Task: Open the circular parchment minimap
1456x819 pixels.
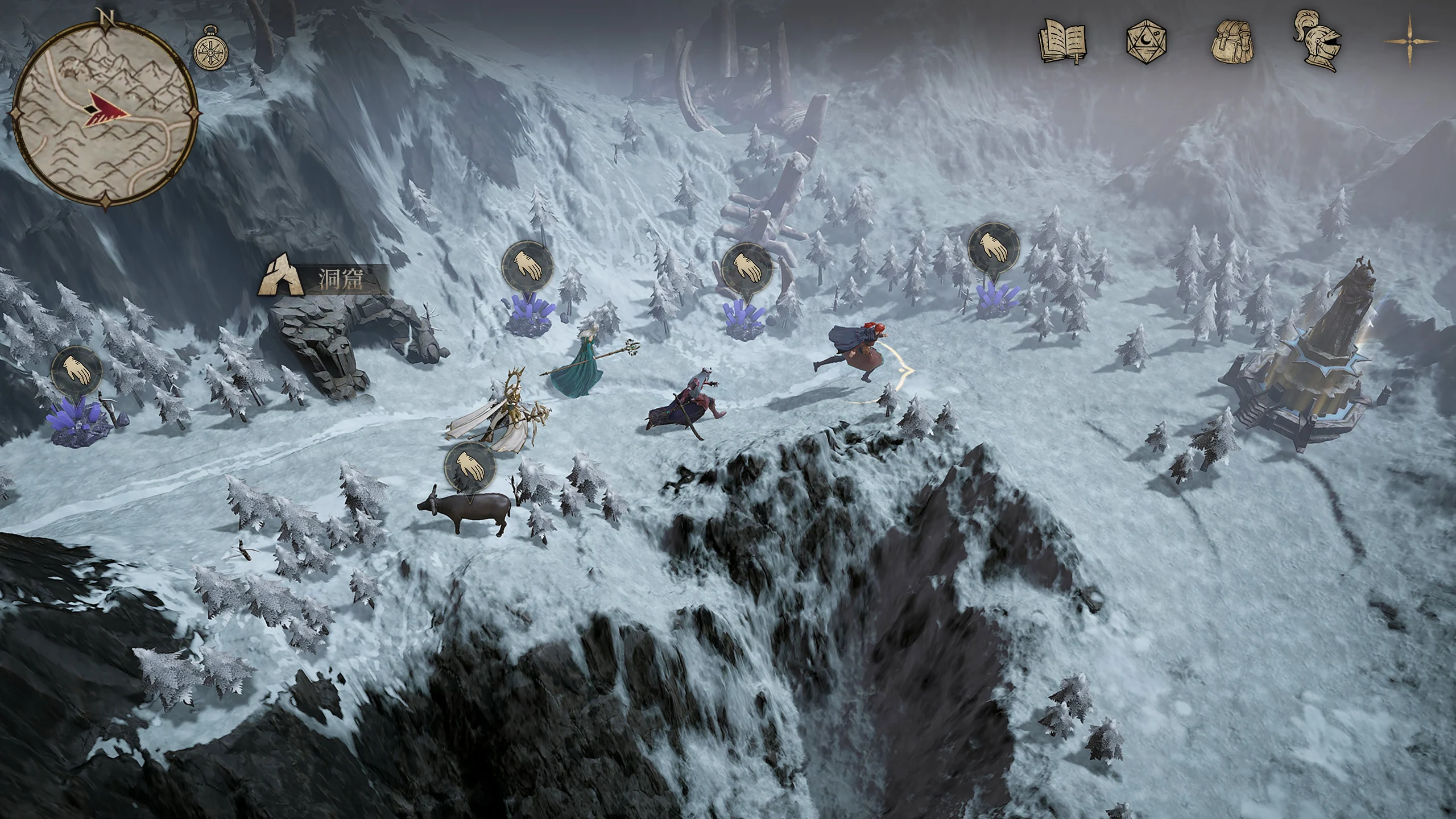Action: pyautogui.click(x=106, y=112)
